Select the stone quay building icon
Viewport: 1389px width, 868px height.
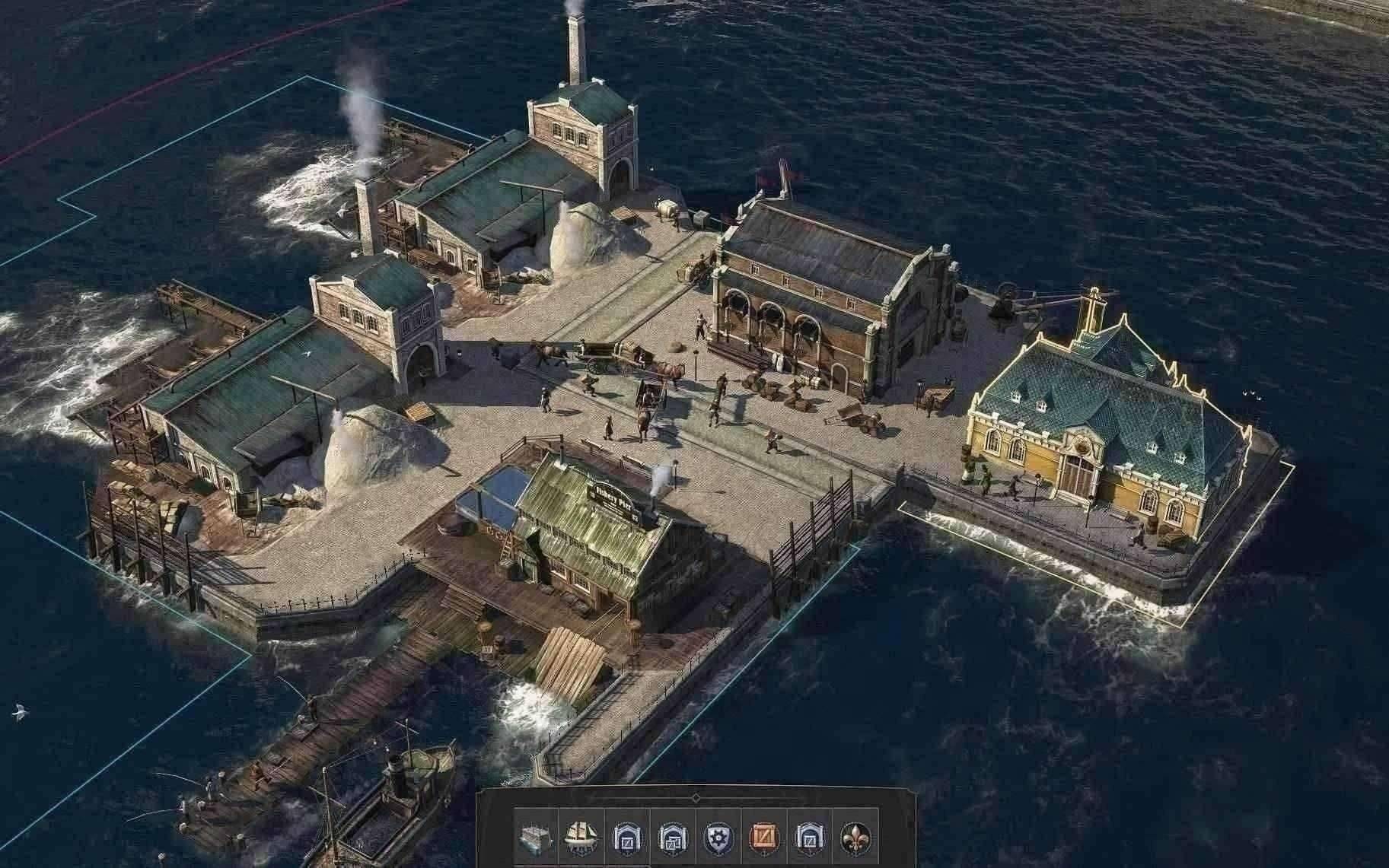(537, 838)
